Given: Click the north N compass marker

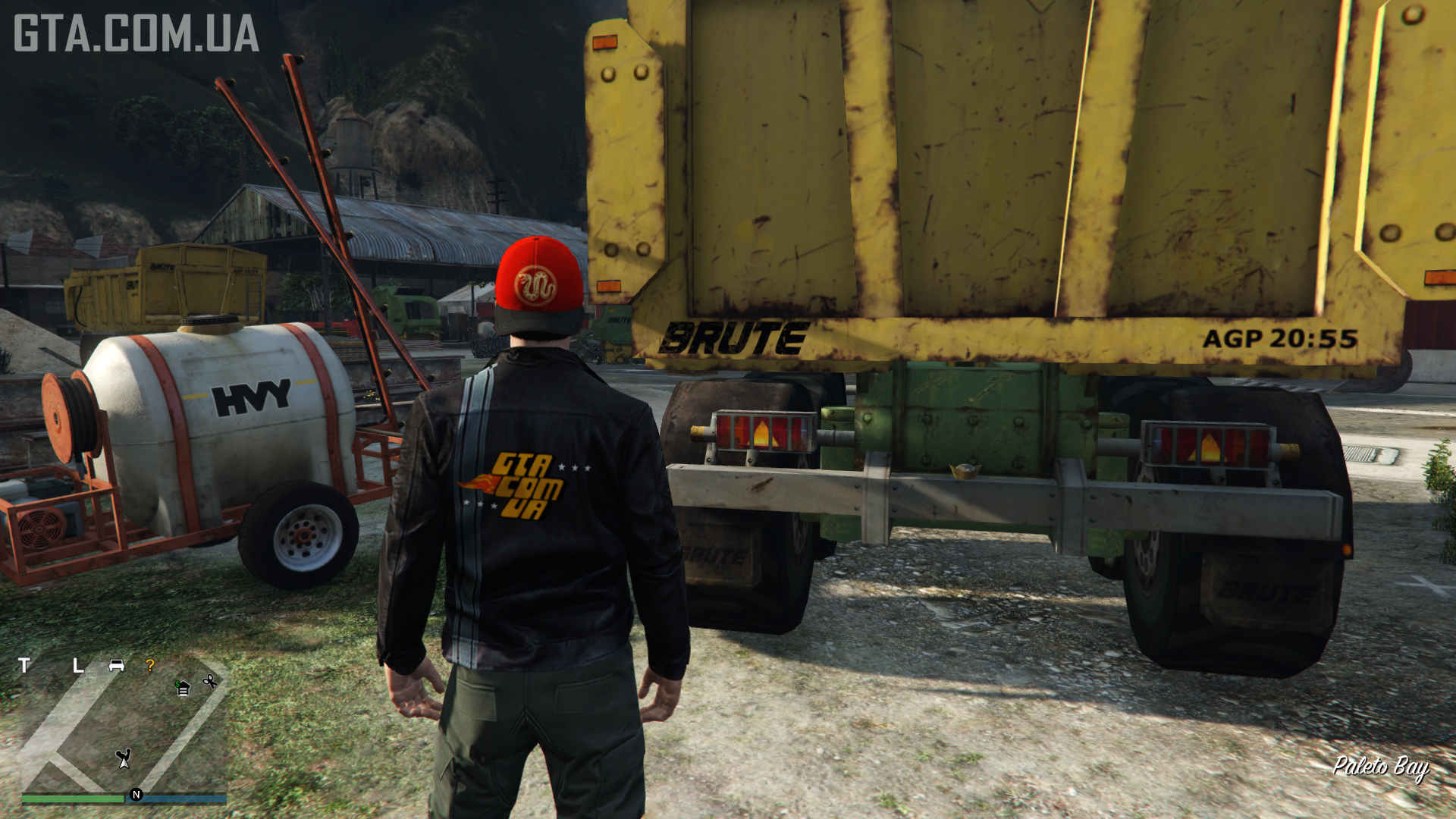Looking at the screenshot, I should (x=136, y=795).
